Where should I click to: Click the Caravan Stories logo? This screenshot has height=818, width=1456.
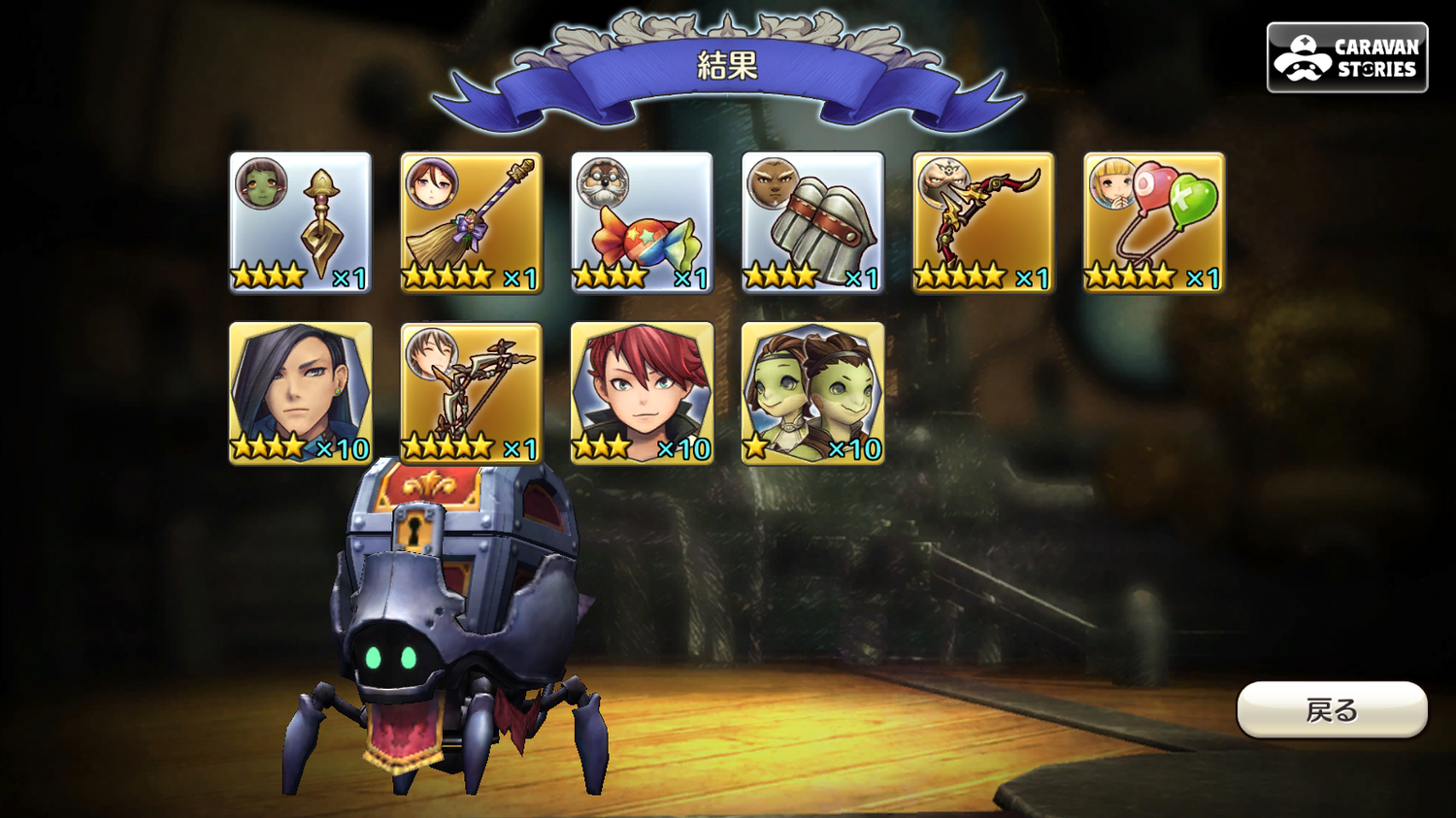coord(1347,57)
